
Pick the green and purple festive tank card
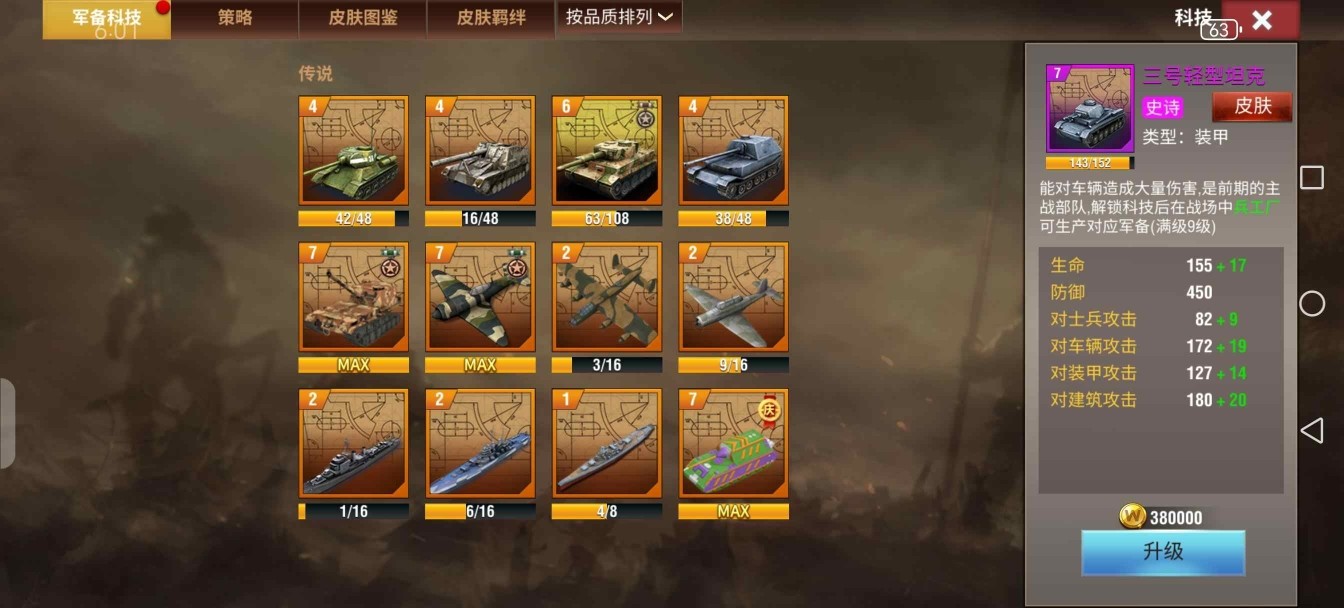[733, 444]
